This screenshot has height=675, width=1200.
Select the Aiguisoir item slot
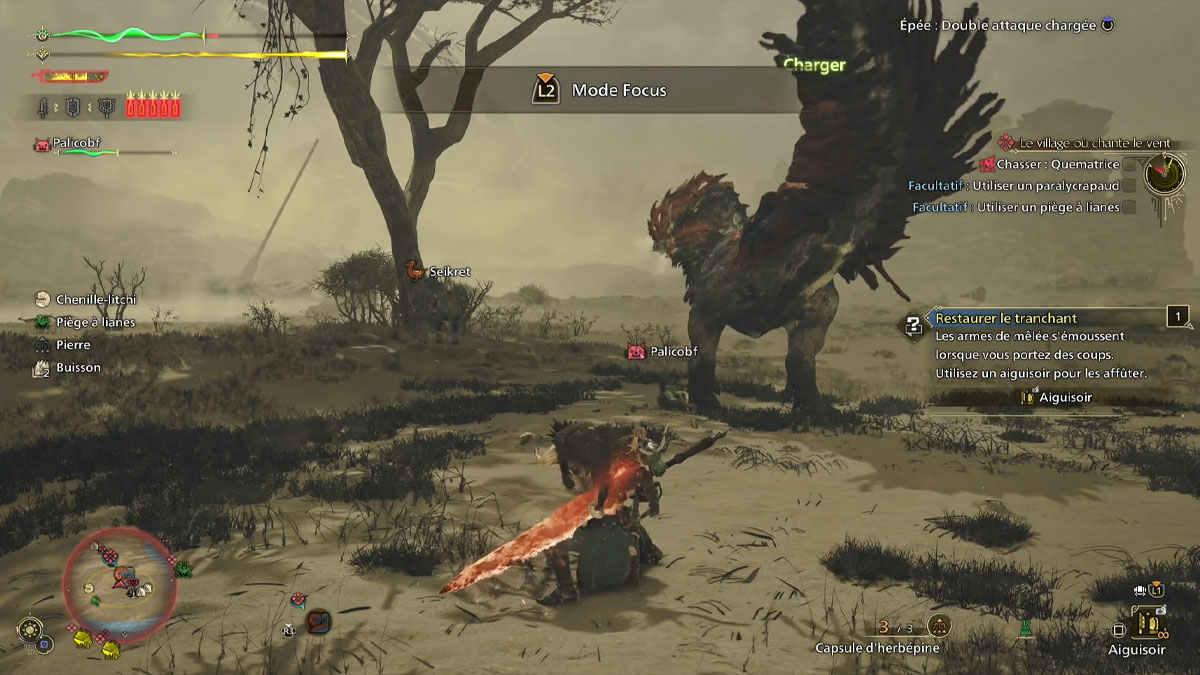(1150, 623)
